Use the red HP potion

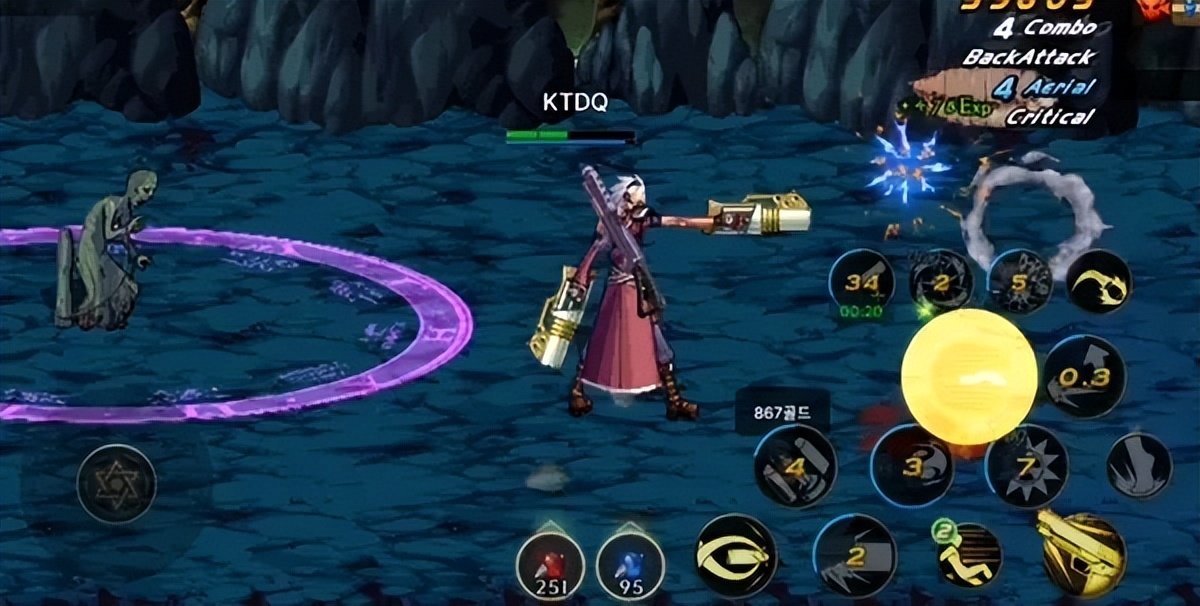(550, 565)
